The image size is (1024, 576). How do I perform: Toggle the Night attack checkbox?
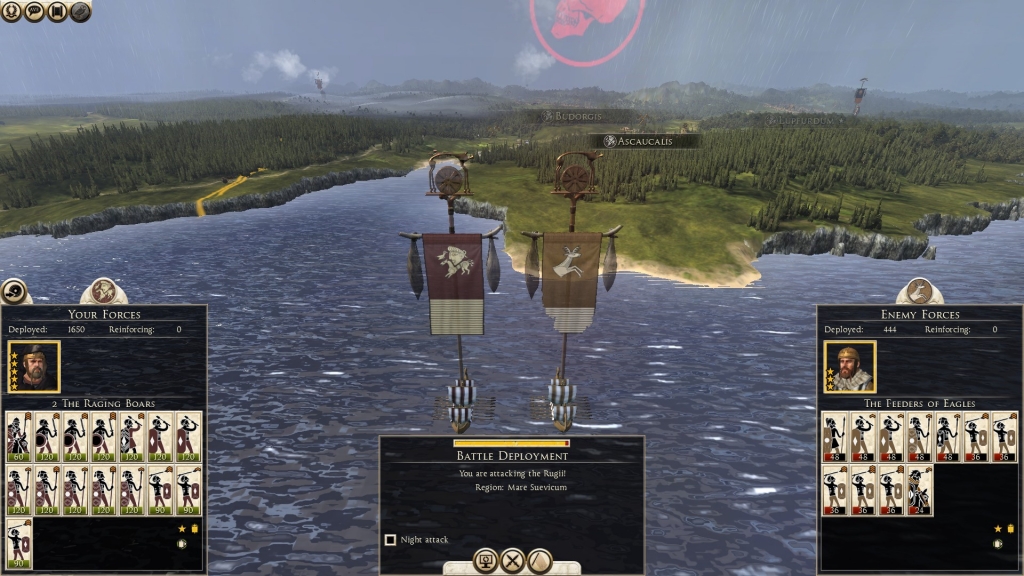tap(390, 540)
